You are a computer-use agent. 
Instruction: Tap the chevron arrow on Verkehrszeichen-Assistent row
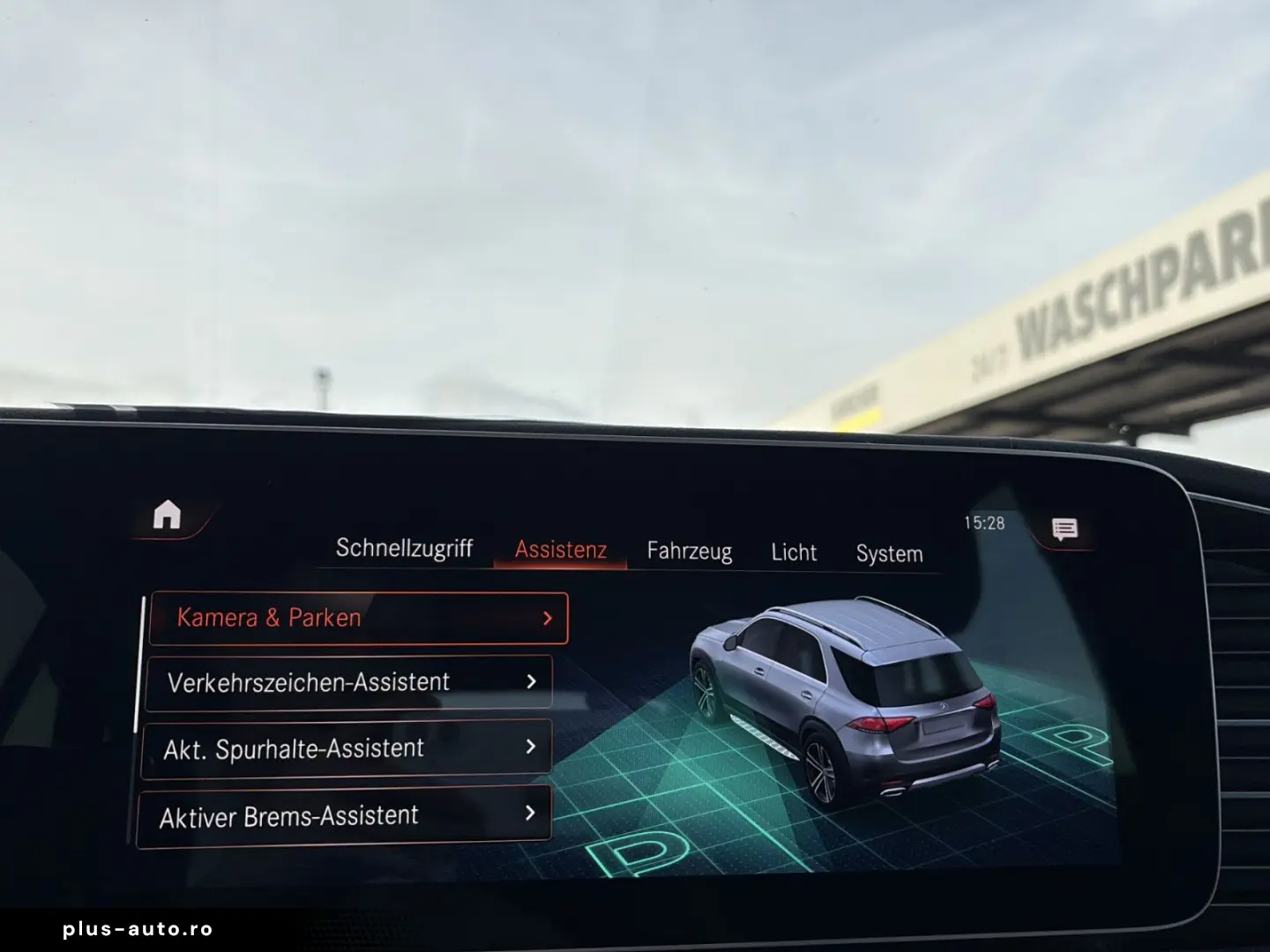[532, 681]
